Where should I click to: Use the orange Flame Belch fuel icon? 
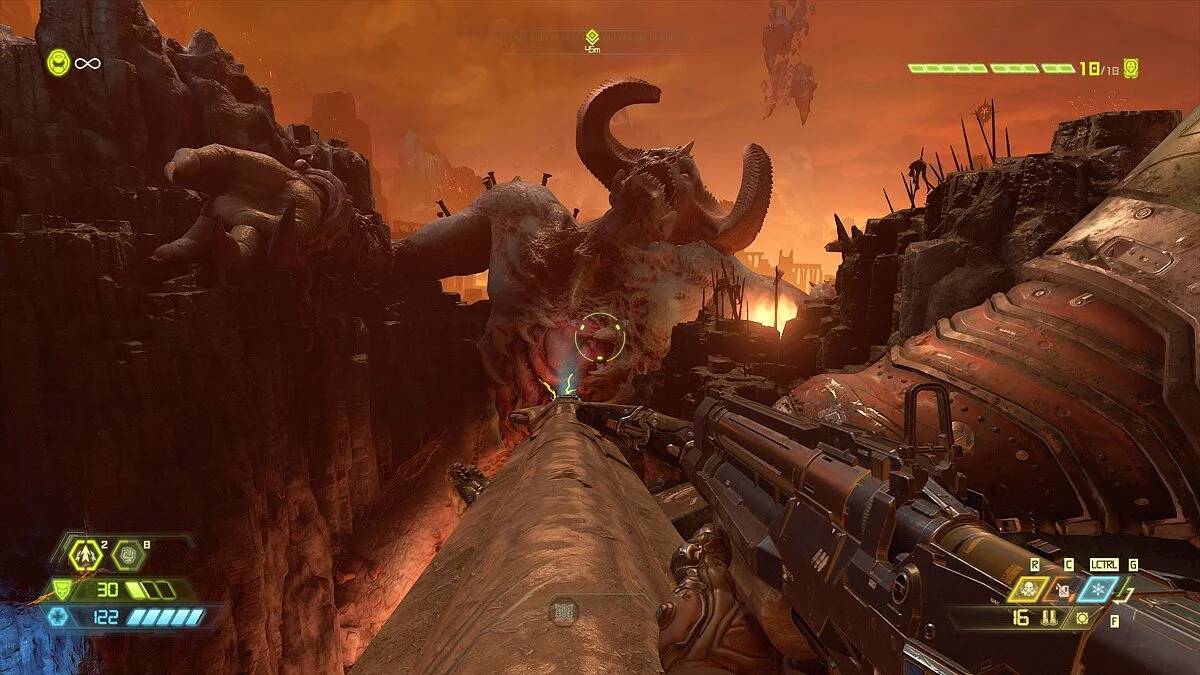1064,589
